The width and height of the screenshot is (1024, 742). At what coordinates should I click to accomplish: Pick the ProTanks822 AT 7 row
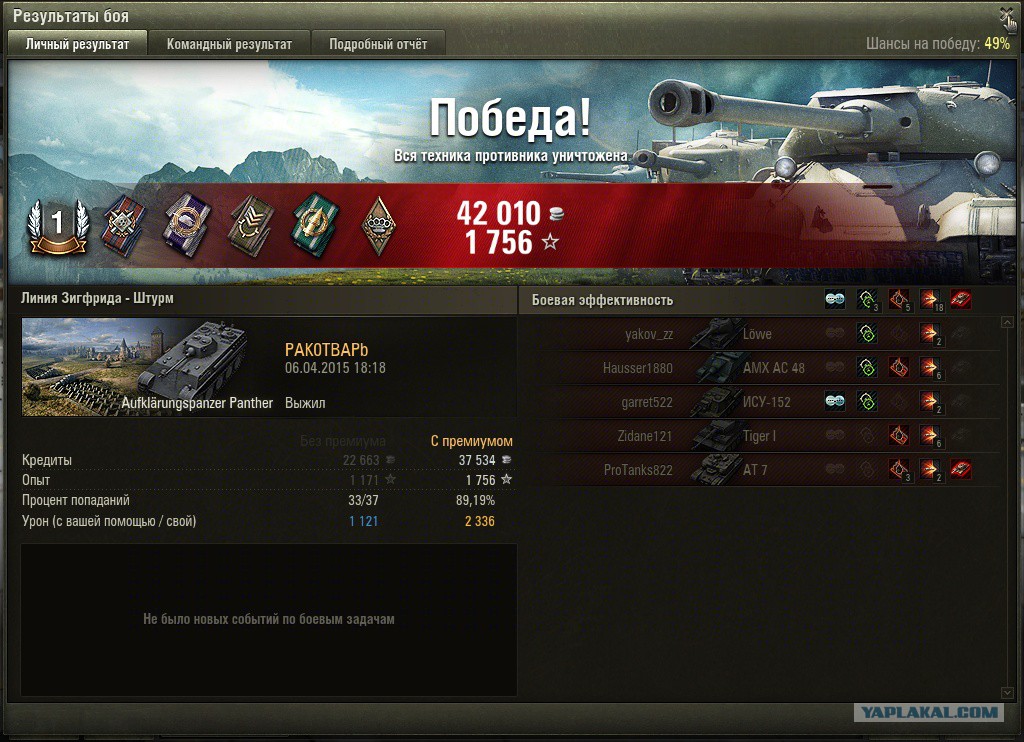pyautogui.click(x=760, y=470)
